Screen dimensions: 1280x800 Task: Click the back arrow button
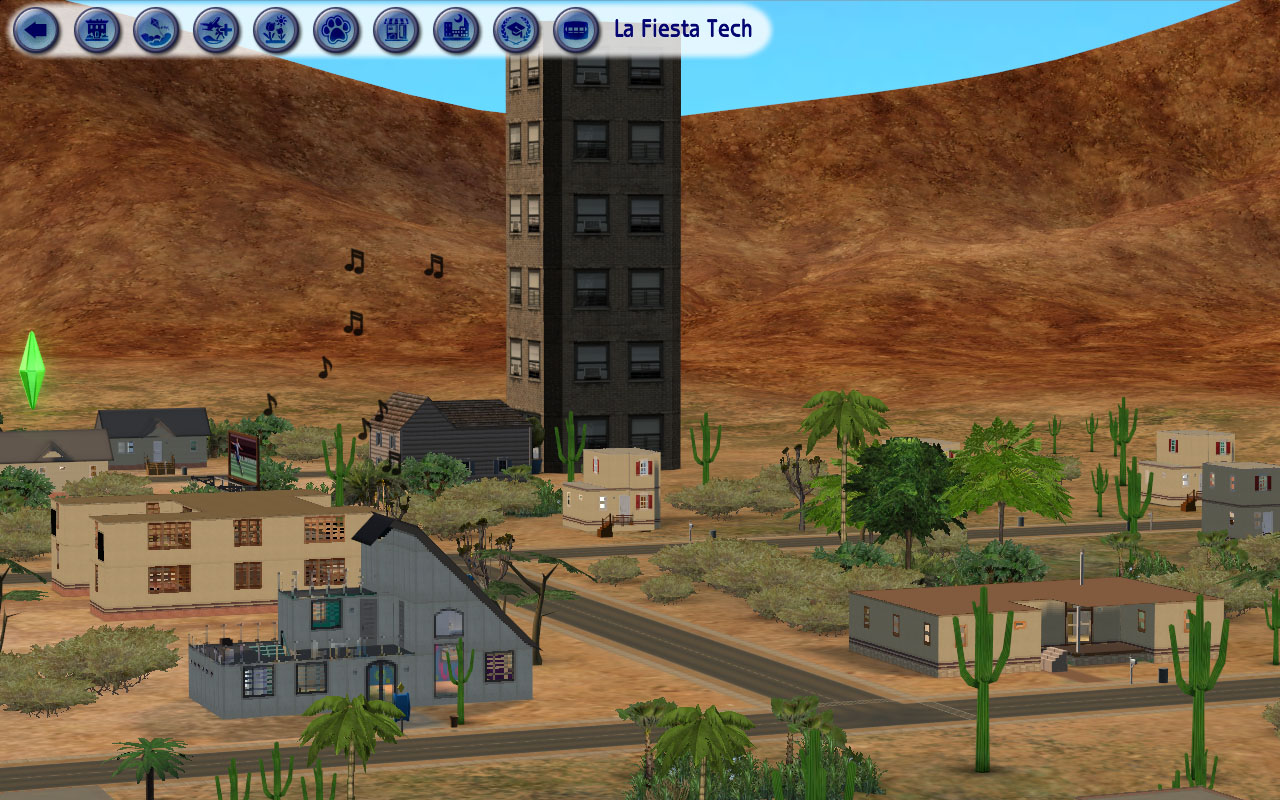coord(37,30)
